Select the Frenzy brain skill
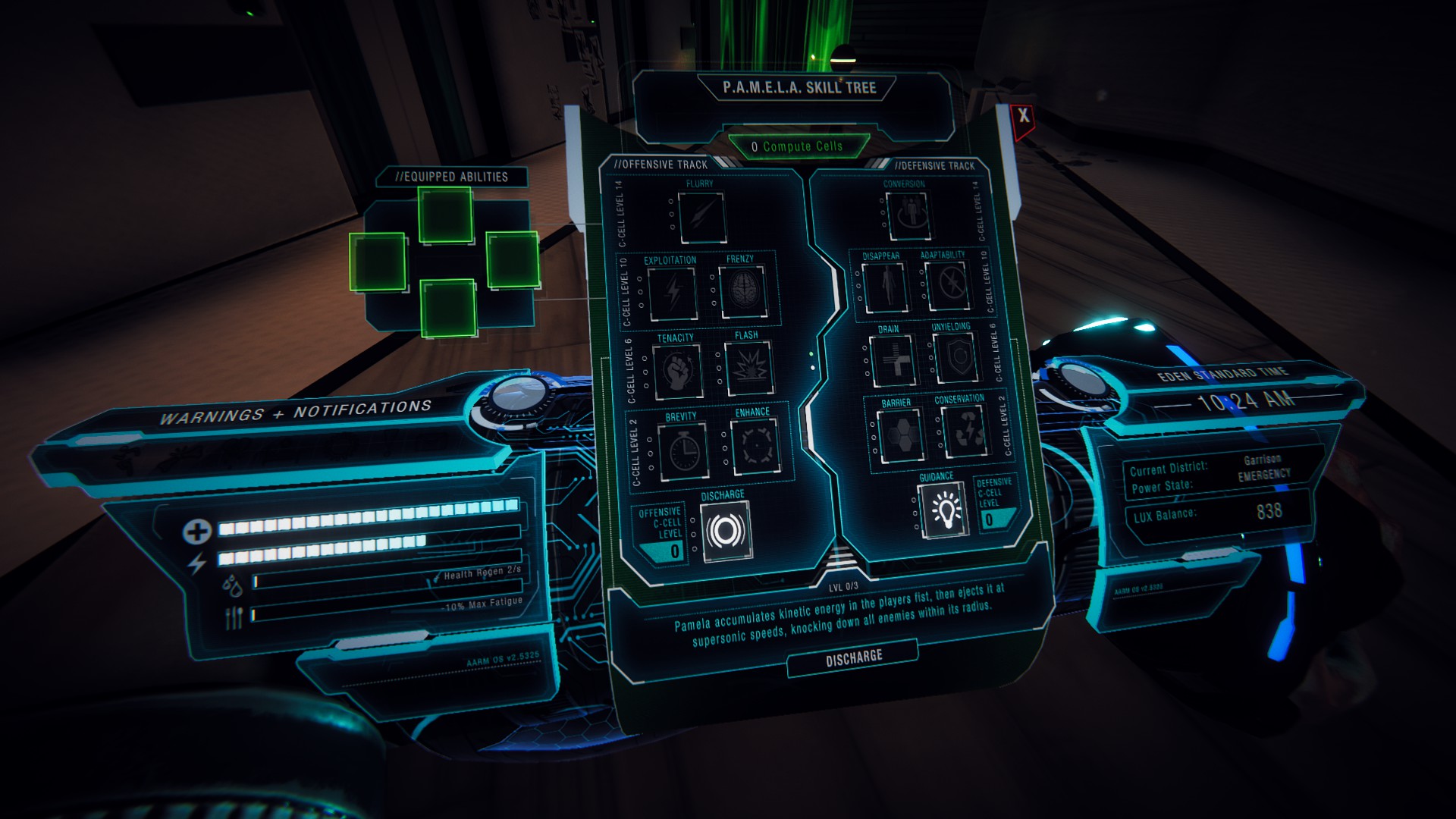 point(743,291)
